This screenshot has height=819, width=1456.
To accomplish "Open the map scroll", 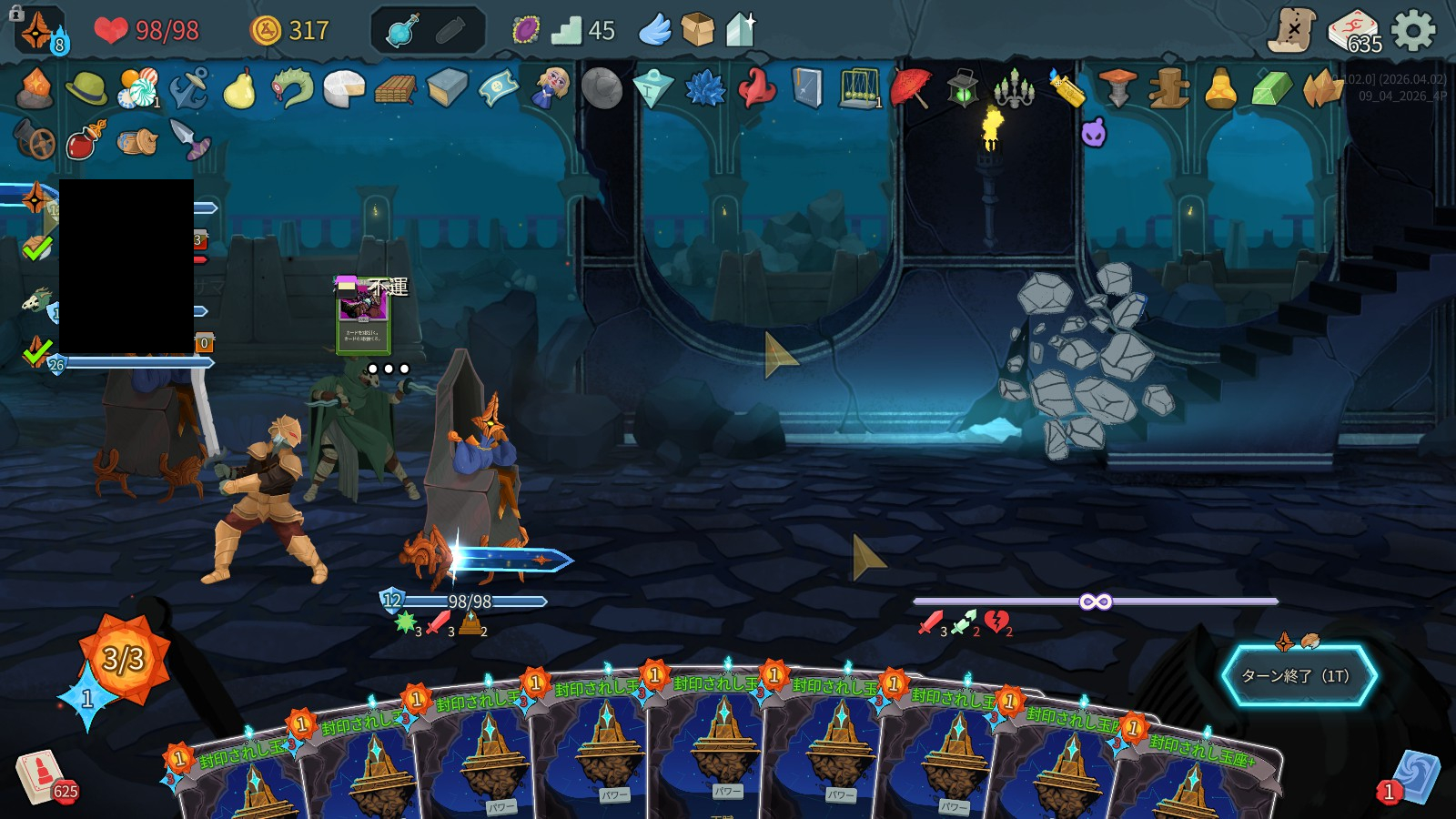I will coord(1293,30).
